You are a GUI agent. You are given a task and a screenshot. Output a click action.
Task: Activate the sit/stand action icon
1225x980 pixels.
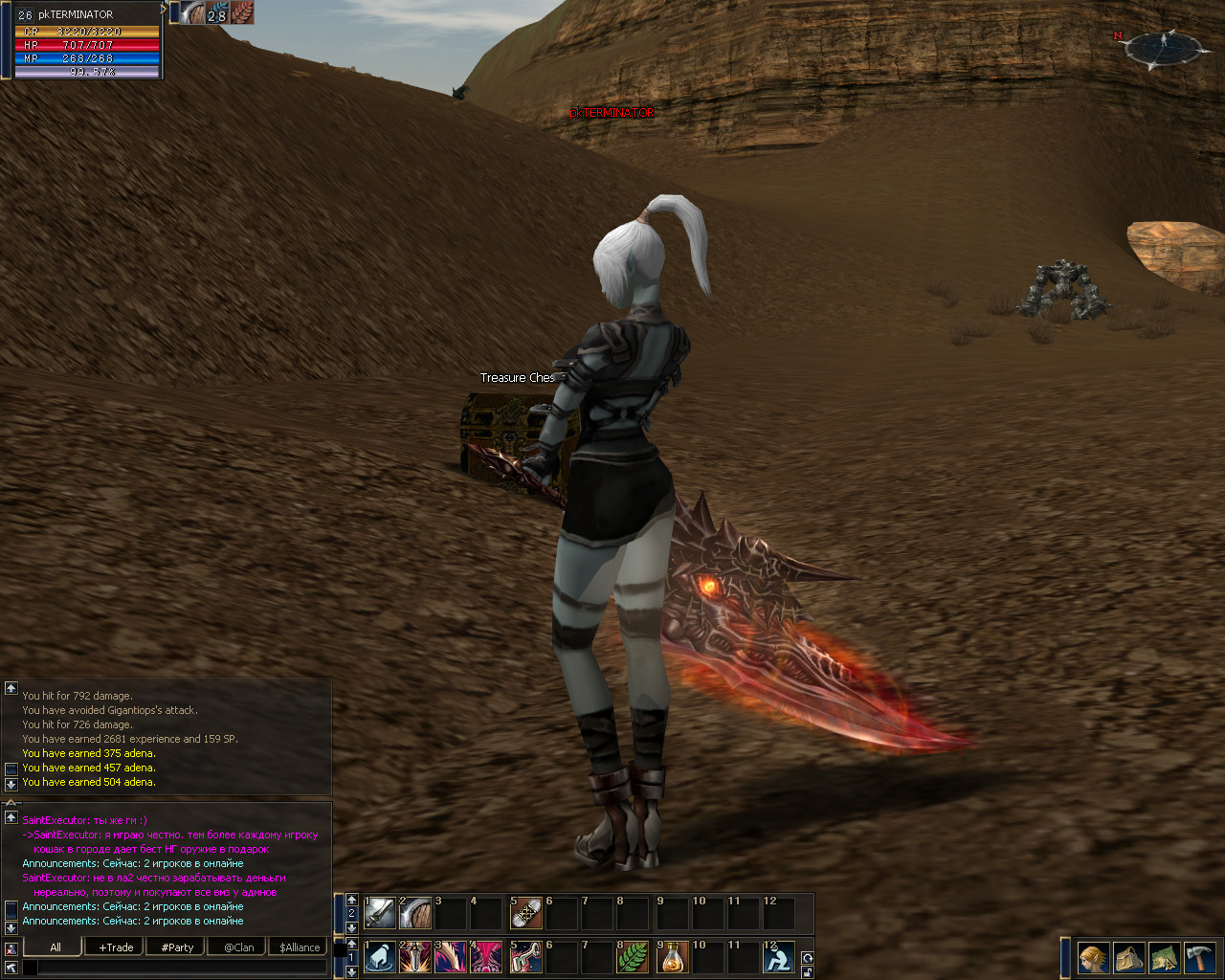pos(779,957)
